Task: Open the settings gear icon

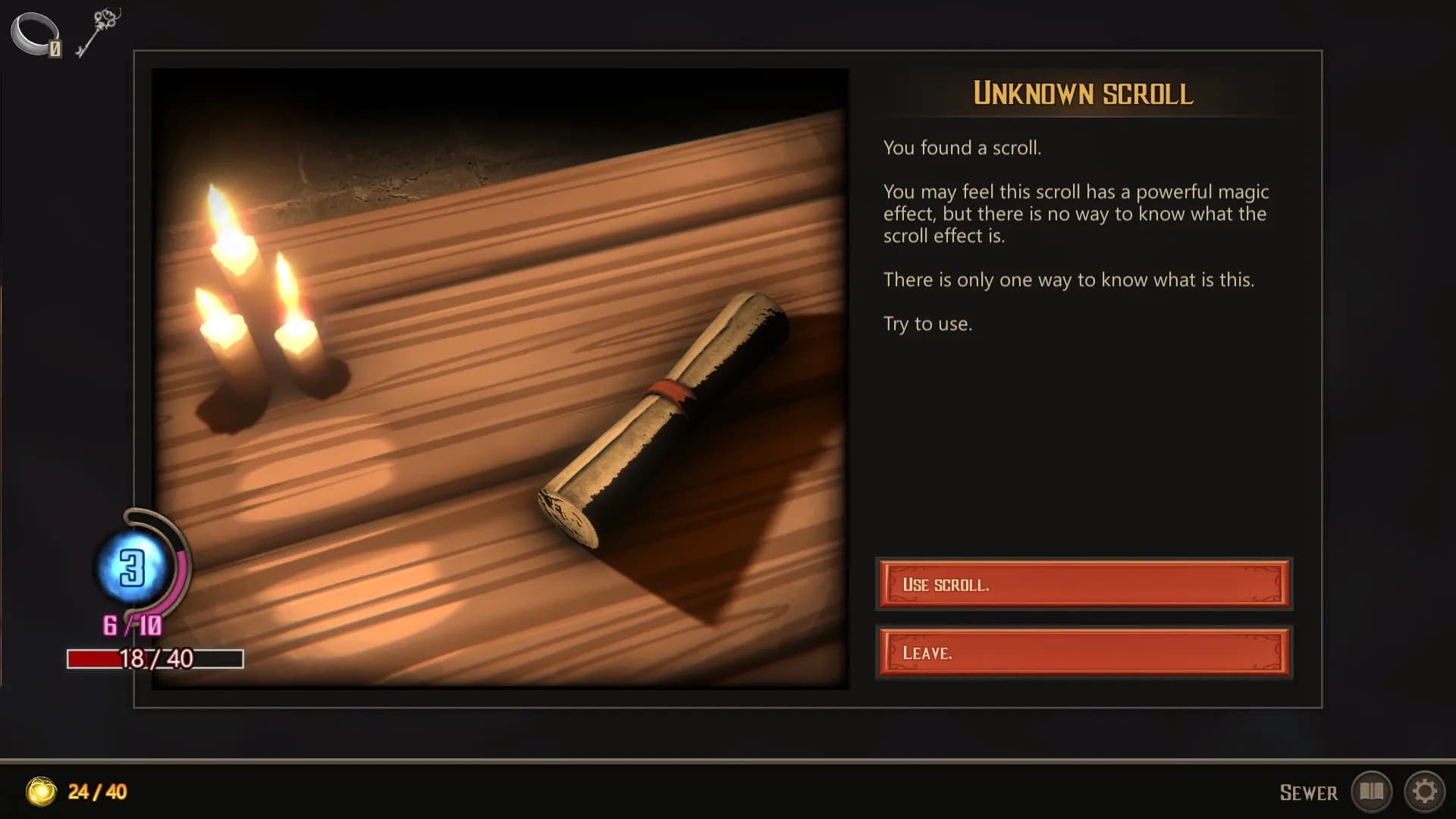Action: tap(1423, 792)
